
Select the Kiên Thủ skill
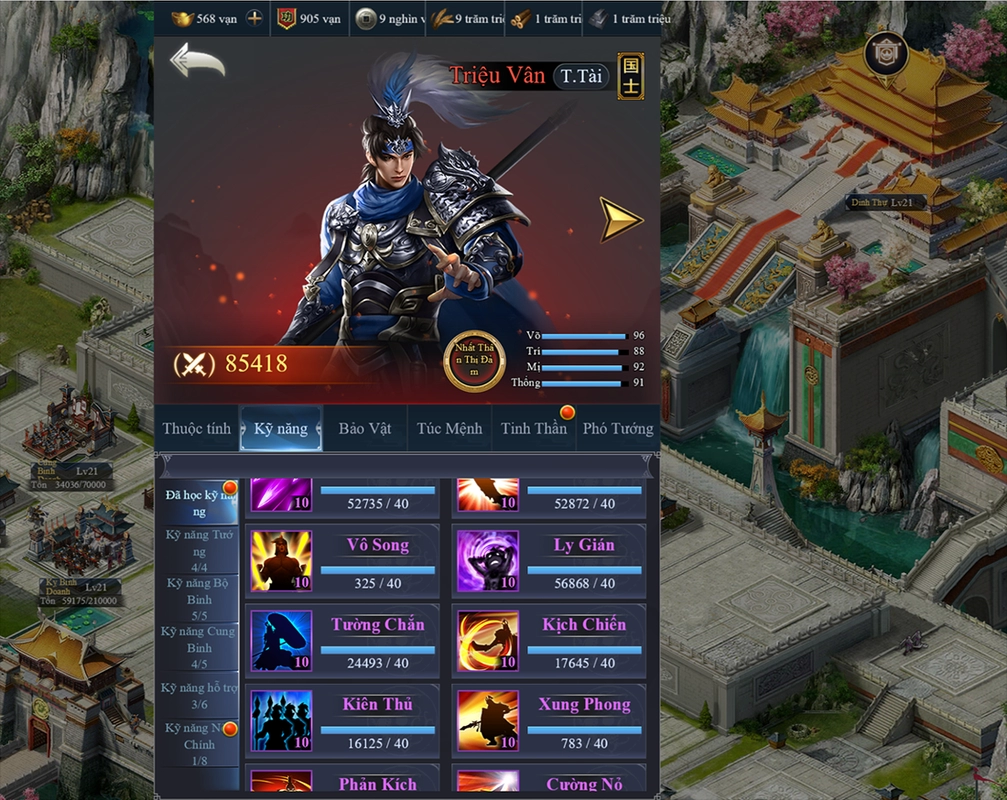pyautogui.click(x=342, y=720)
